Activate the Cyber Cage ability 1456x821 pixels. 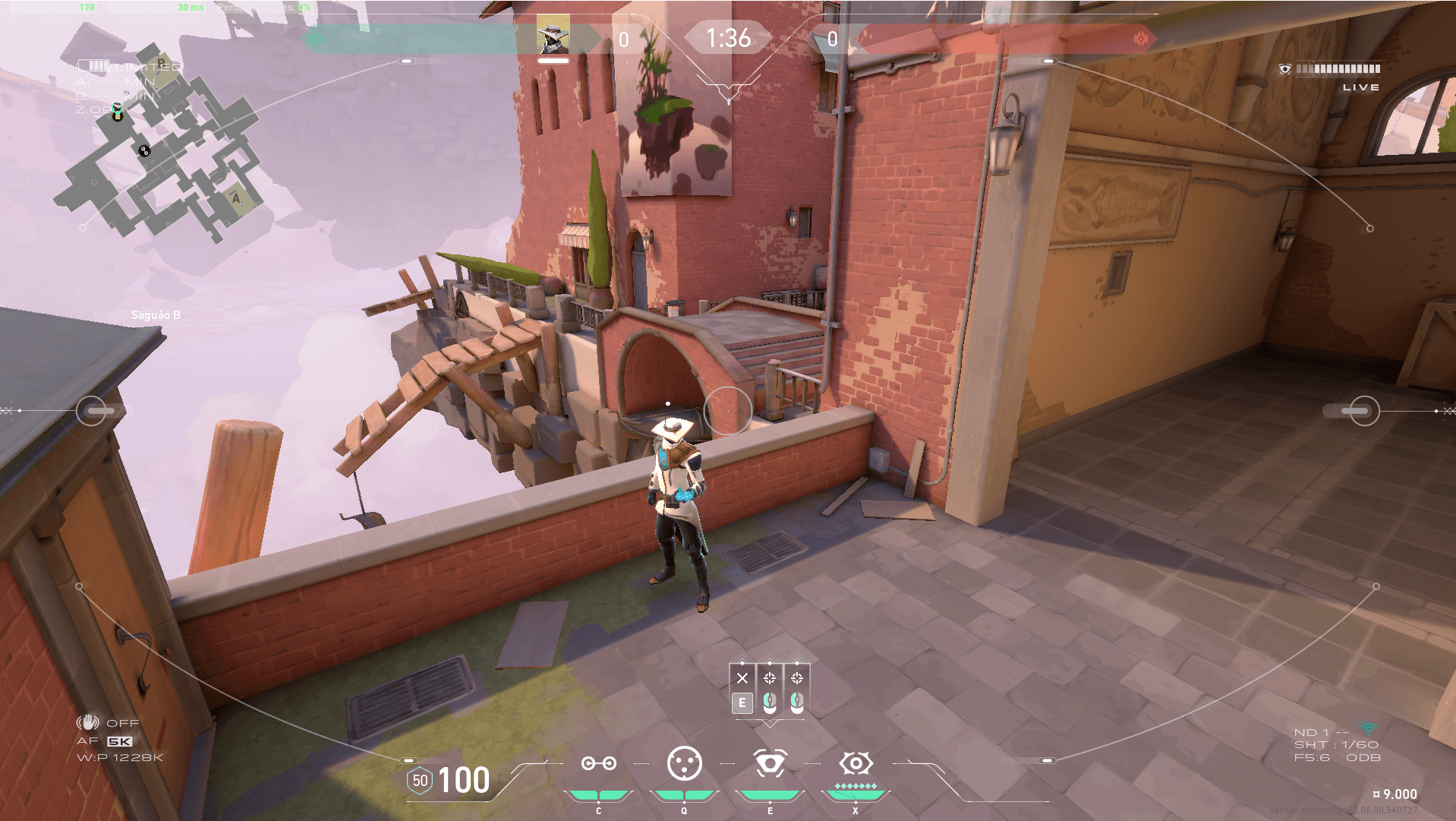(x=684, y=763)
